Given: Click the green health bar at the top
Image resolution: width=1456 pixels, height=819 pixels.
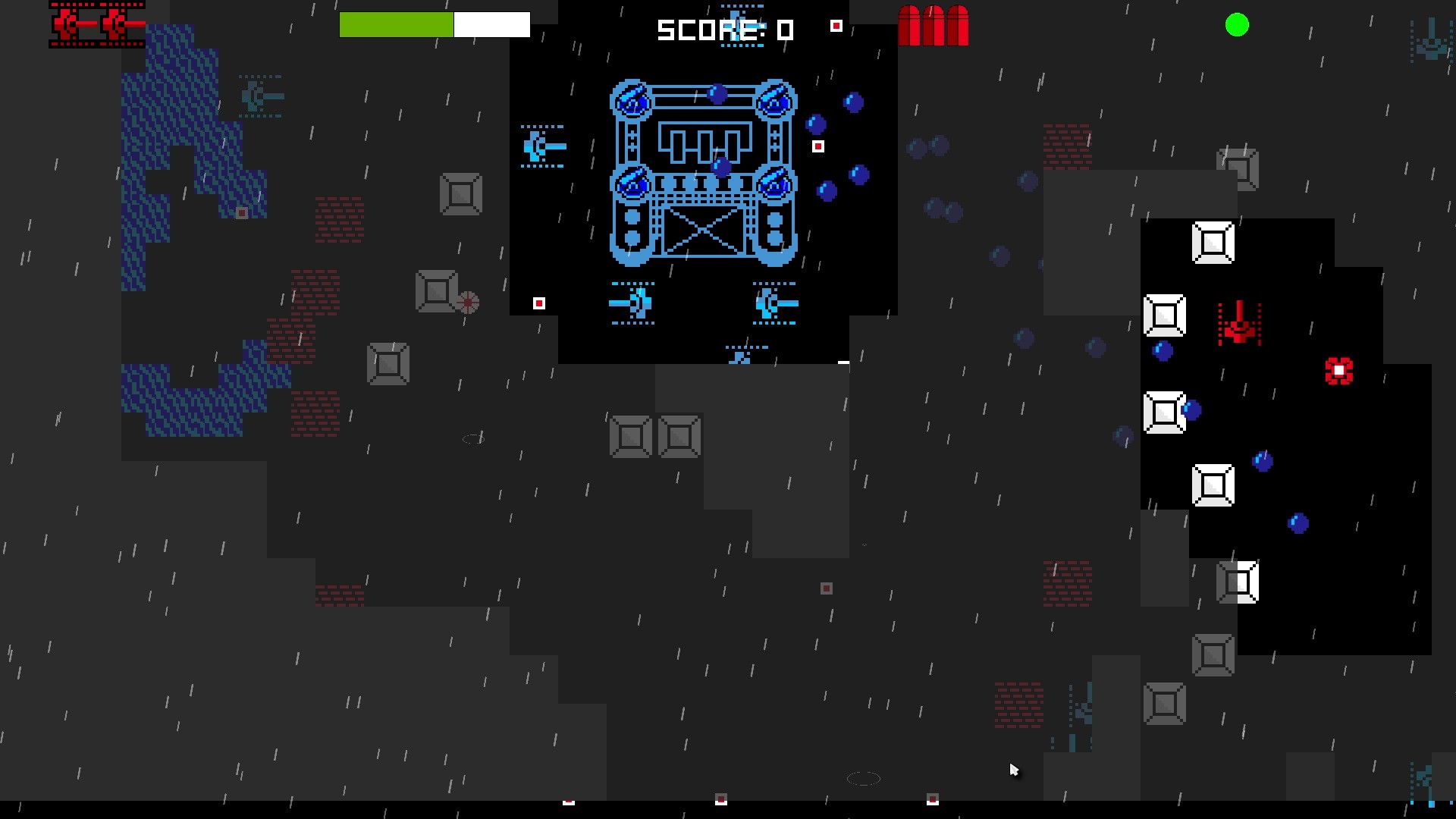Looking at the screenshot, I should point(397,24).
